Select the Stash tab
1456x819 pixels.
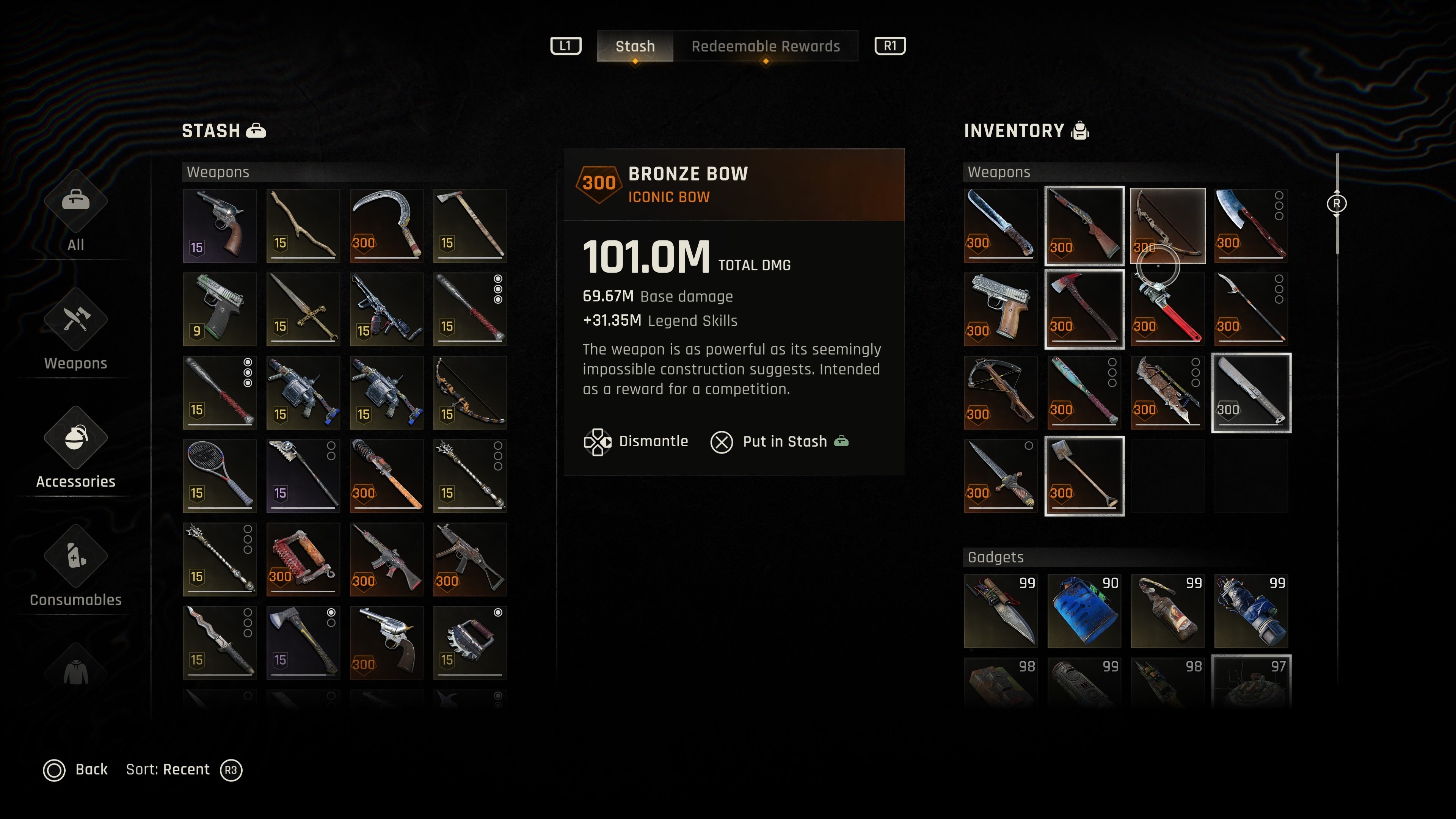click(x=635, y=46)
